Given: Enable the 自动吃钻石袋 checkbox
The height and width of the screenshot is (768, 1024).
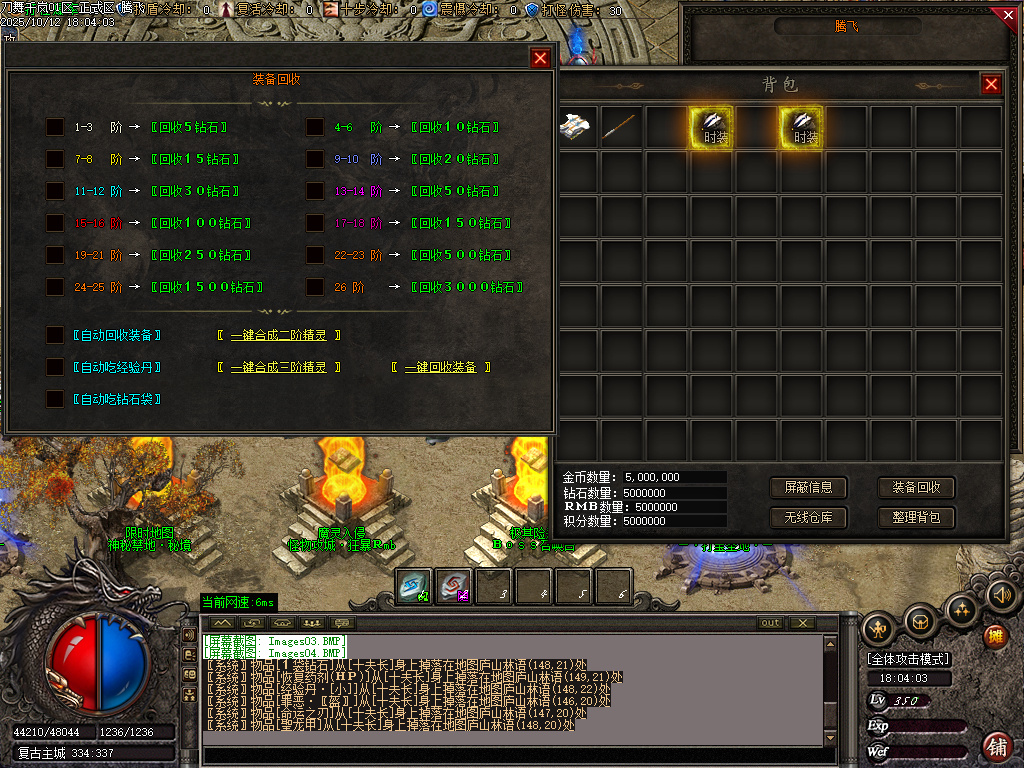Looking at the screenshot, I should [55, 399].
